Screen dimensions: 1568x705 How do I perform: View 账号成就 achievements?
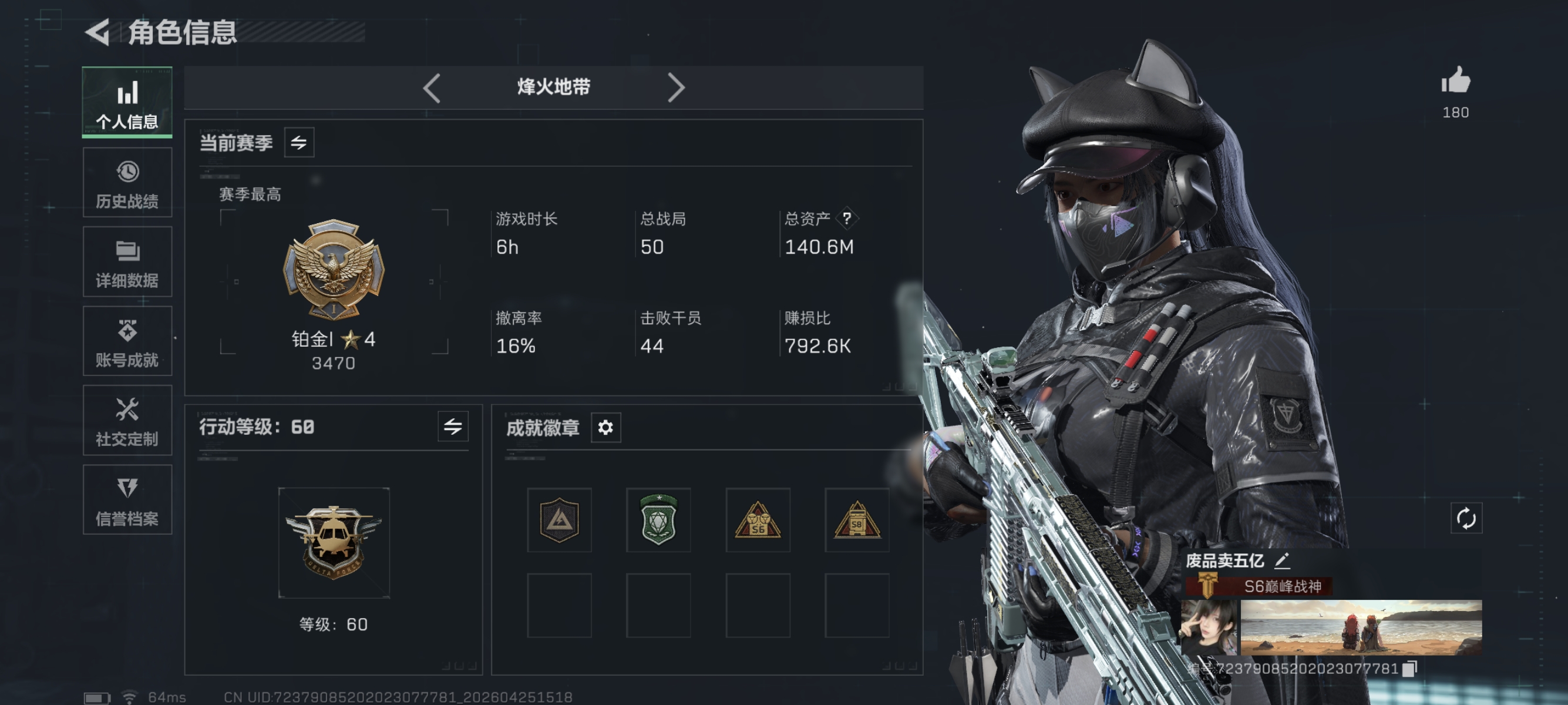[127, 341]
